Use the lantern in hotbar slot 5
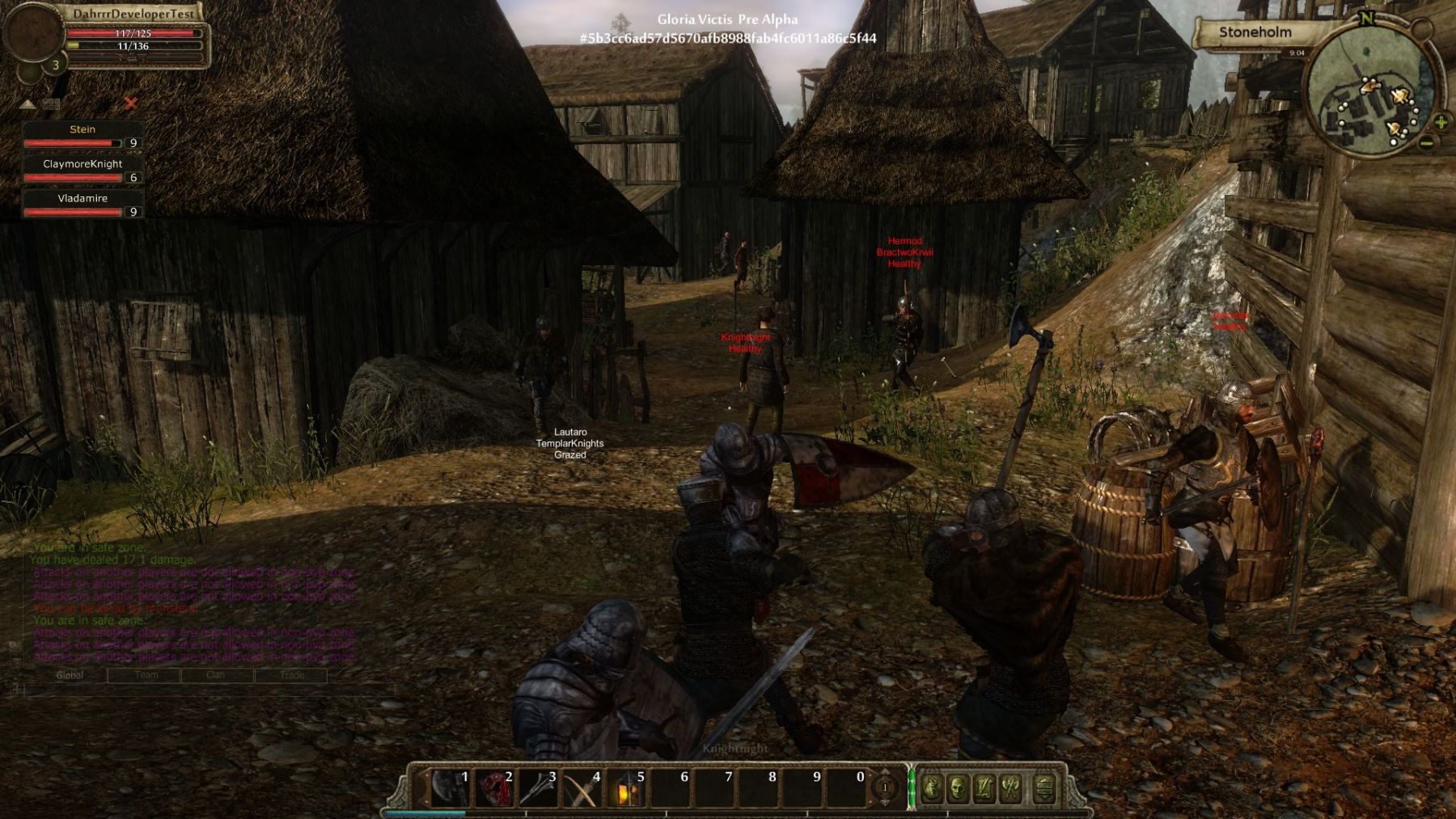Image resolution: width=1456 pixels, height=819 pixels. coord(625,787)
